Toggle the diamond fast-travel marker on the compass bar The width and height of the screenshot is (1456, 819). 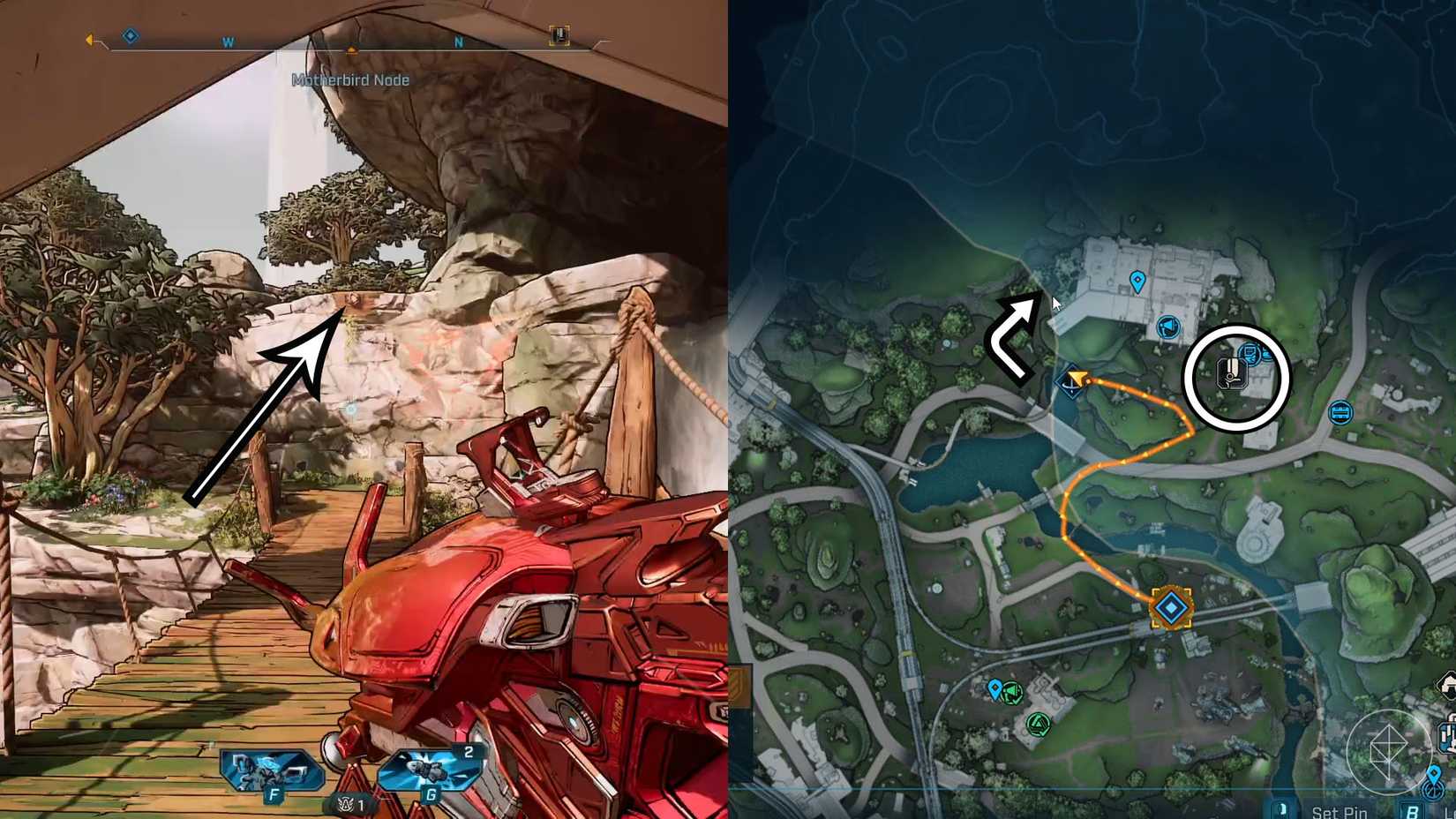click(130, 37)
